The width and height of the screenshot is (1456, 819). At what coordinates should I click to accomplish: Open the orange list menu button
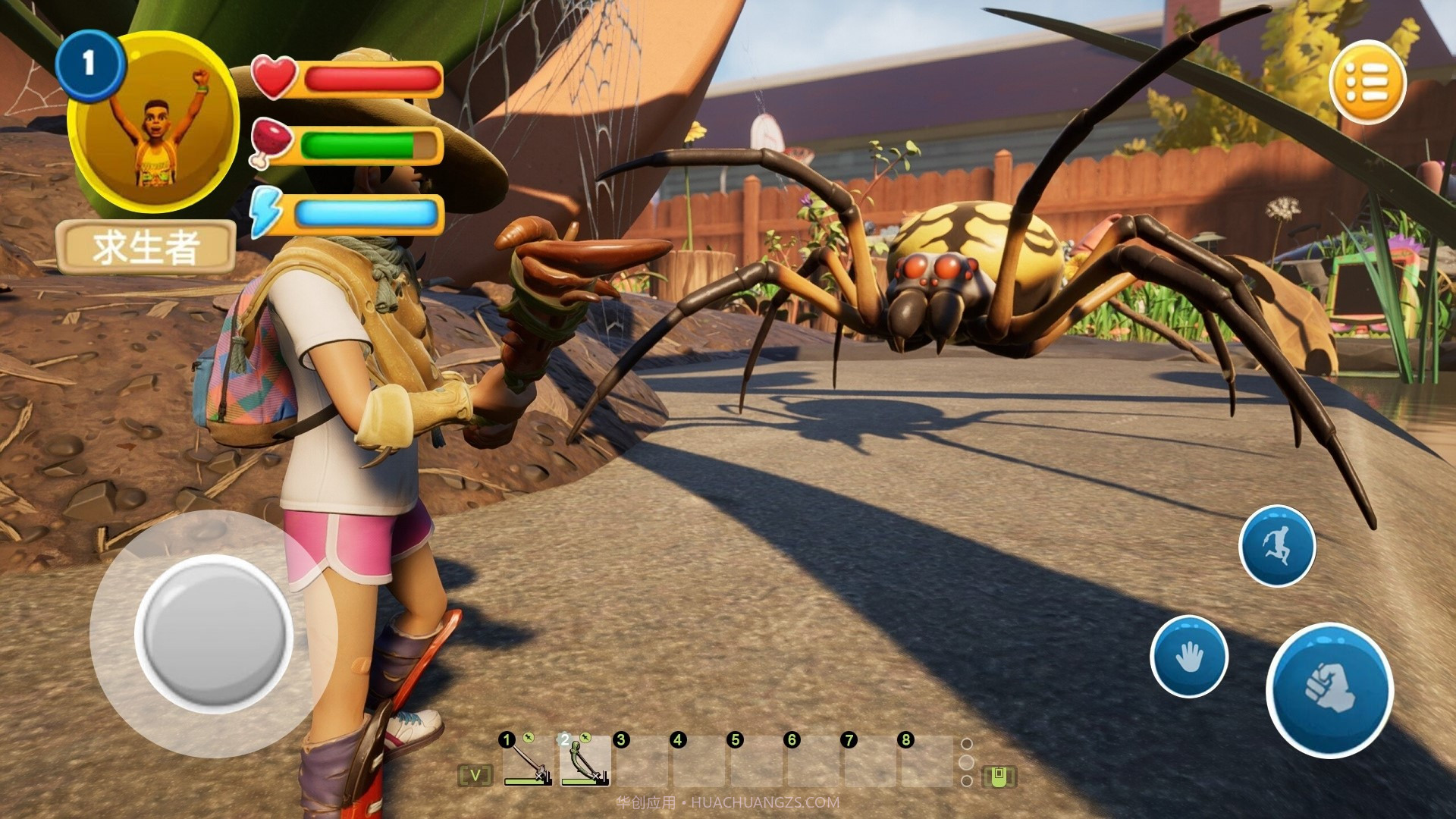pos(1367,82)
